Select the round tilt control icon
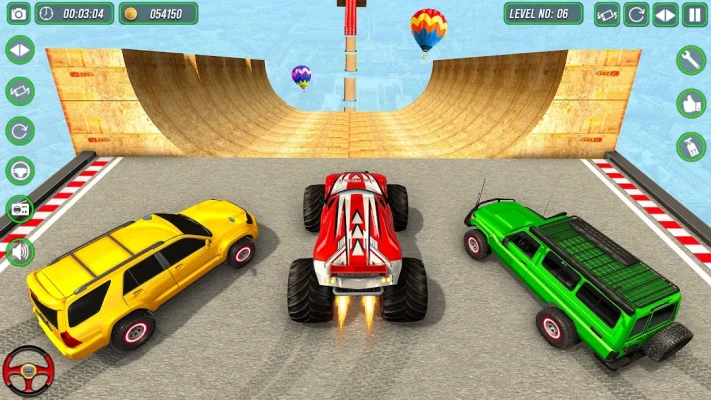The width and height of the screenshot is (711, 400). pyautogui.click(x=19, y=90)
